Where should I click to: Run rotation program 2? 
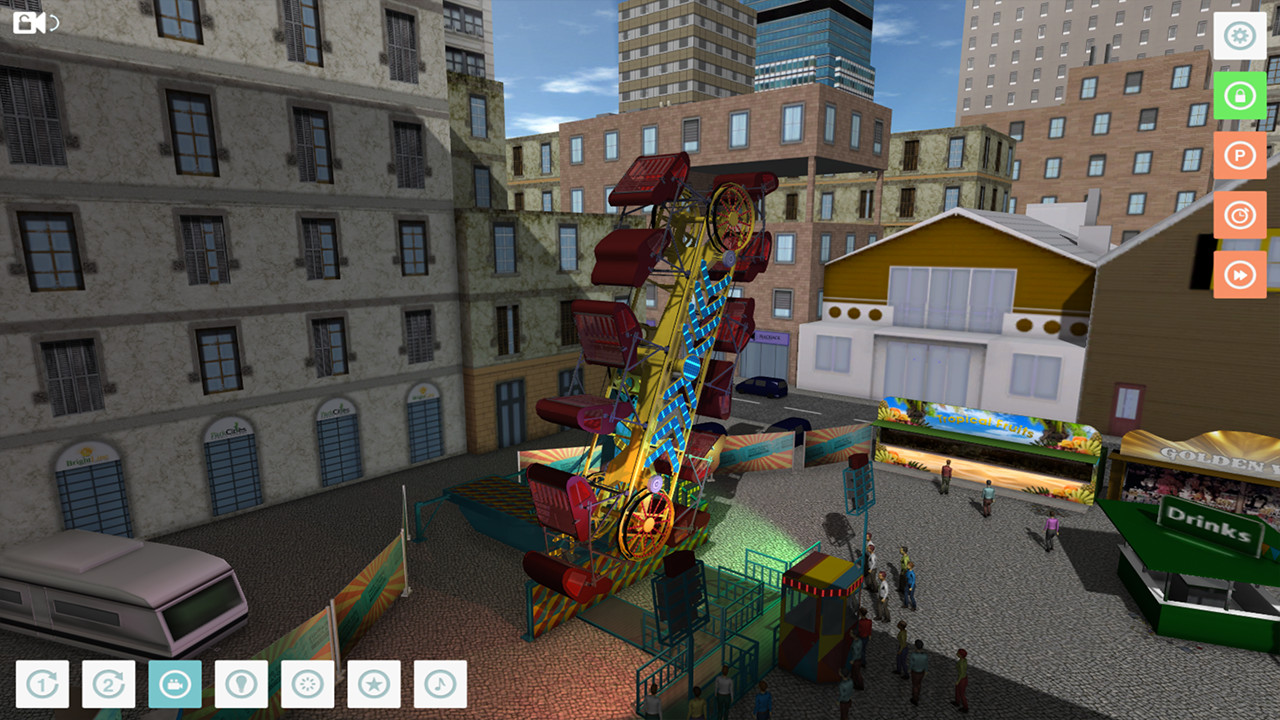tap(108, 684)
